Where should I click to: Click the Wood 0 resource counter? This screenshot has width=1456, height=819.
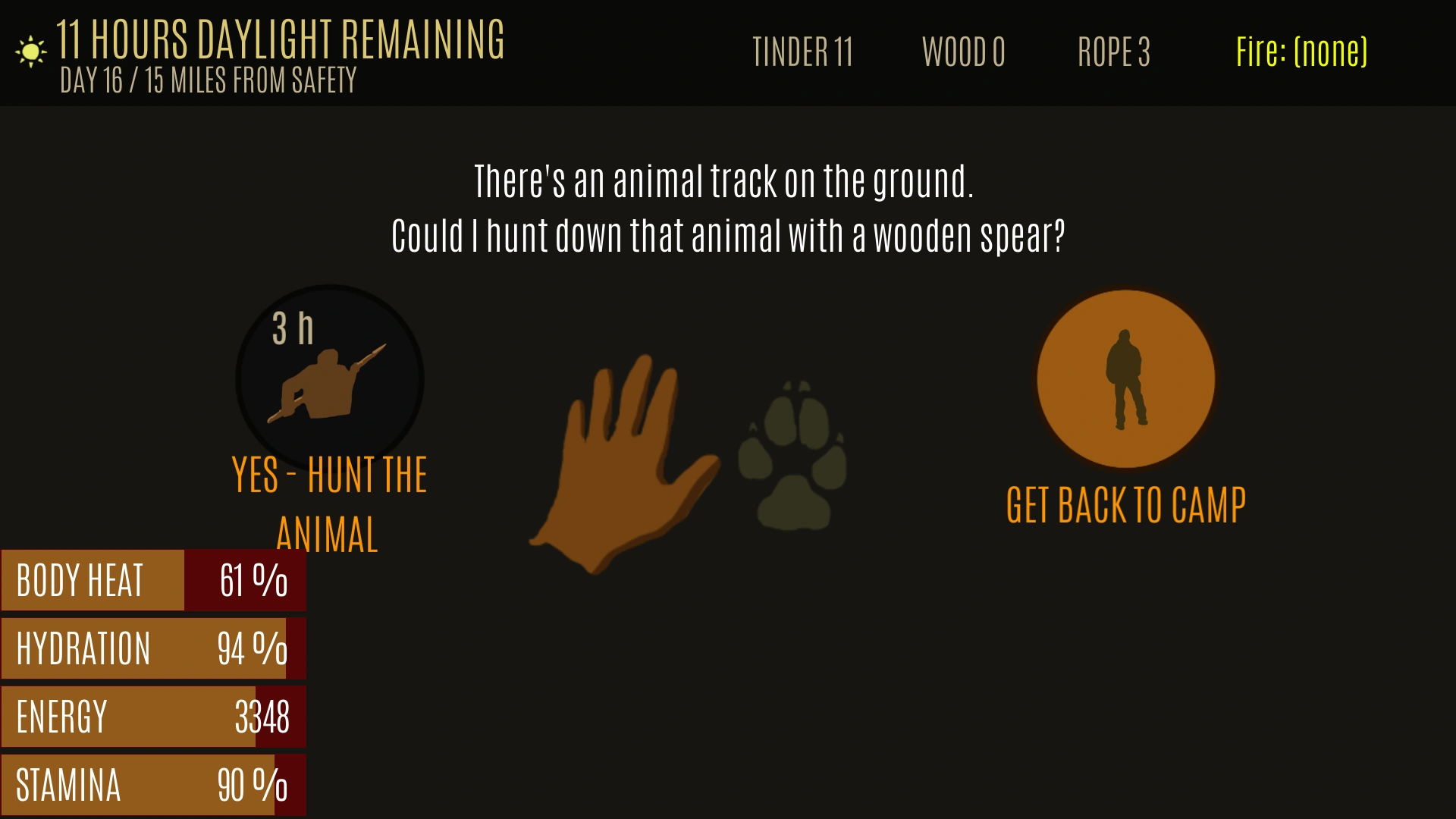click(964, 53)
